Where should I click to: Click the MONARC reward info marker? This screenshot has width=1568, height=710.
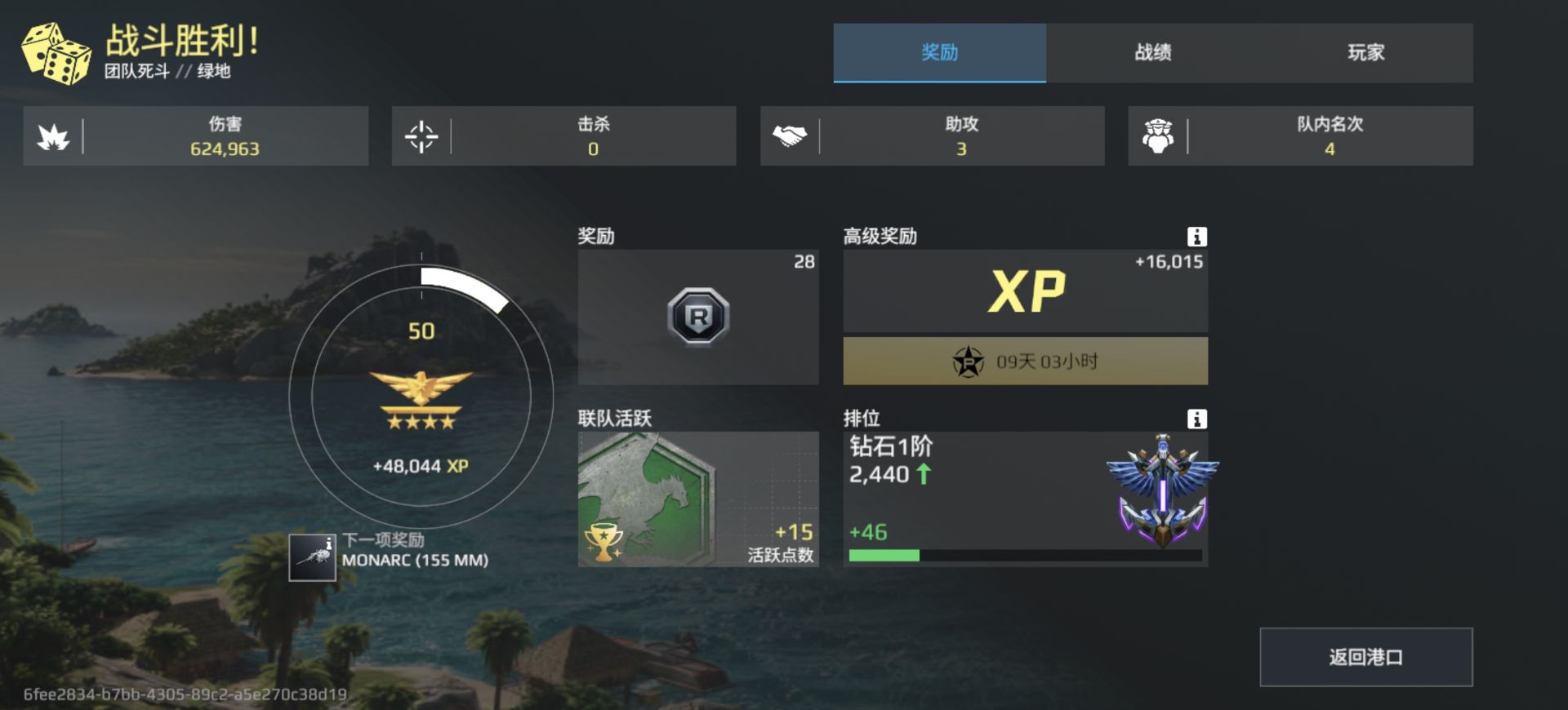pos(330,541)
